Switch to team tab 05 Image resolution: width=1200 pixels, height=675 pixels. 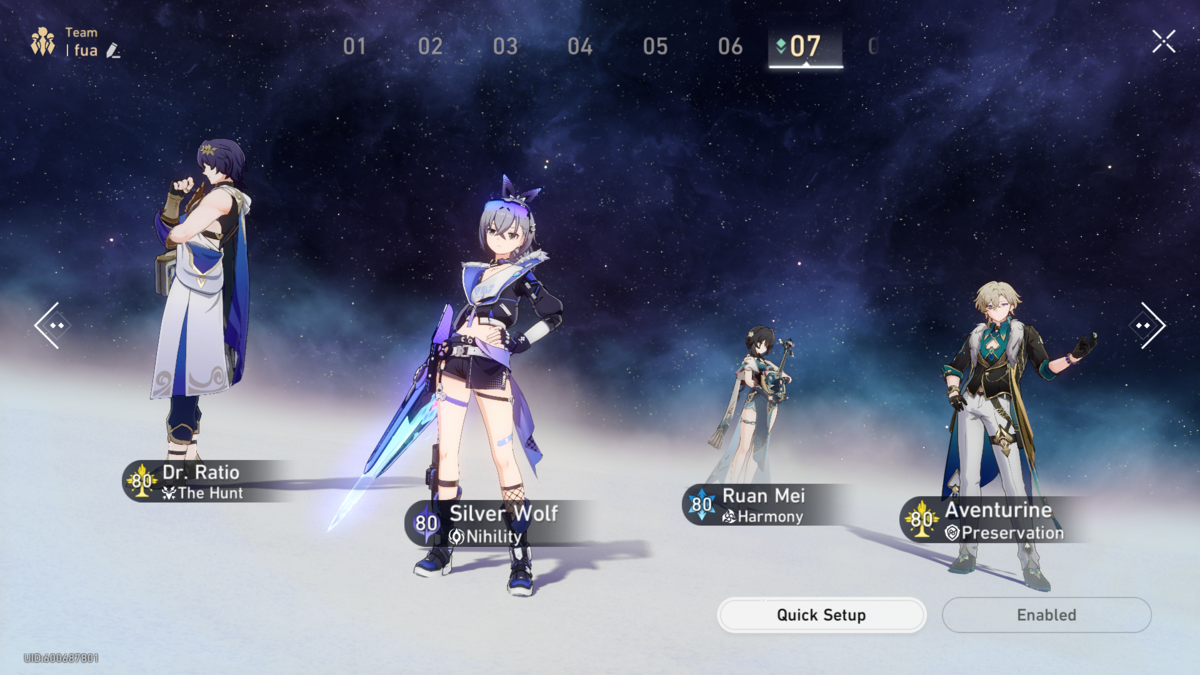pyautogui.click(x=655, y=46)
